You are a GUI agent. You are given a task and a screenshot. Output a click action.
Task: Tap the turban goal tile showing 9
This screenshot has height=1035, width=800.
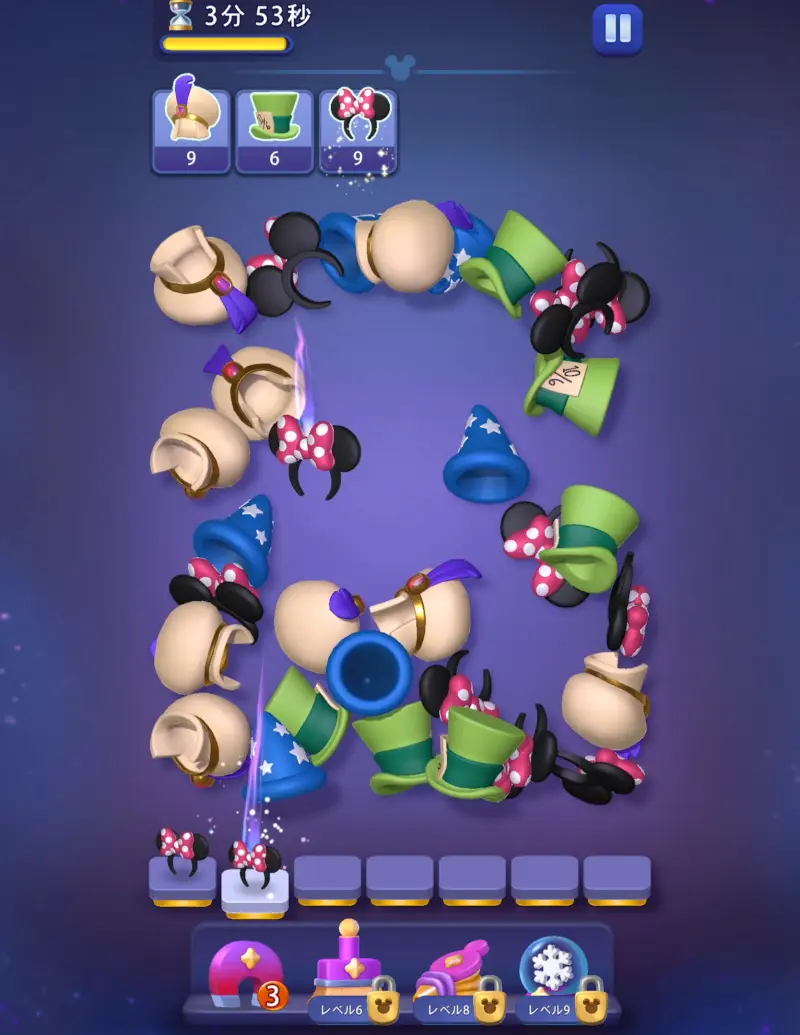191,130
